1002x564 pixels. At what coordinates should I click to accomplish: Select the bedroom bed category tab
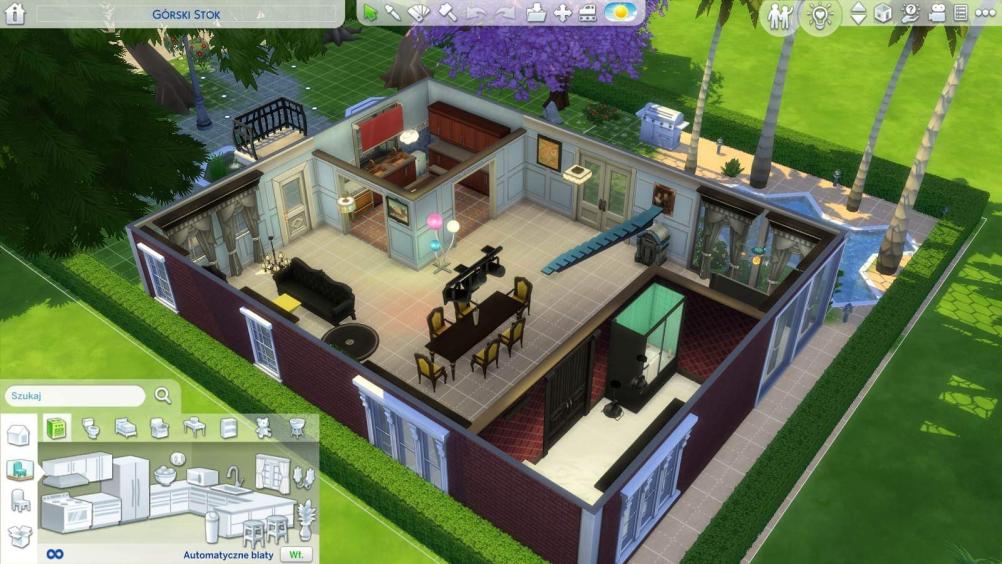pos(126,428)
